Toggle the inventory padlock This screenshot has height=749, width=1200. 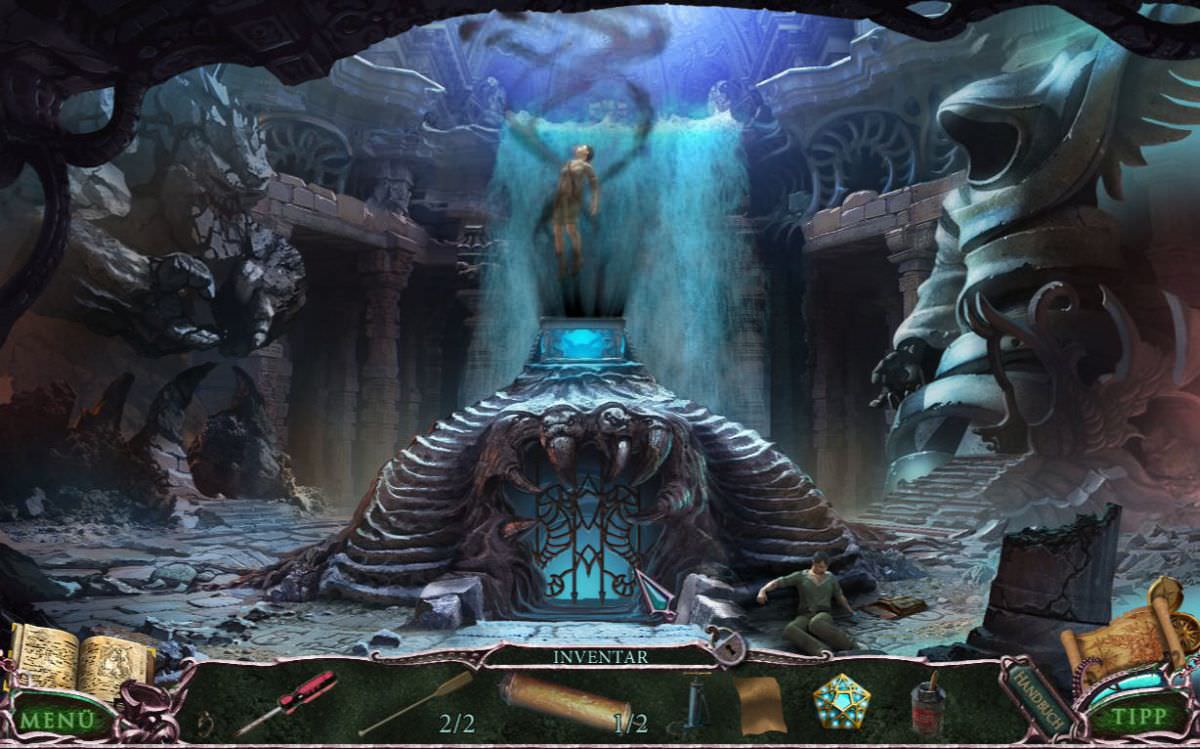coord(726,646)
